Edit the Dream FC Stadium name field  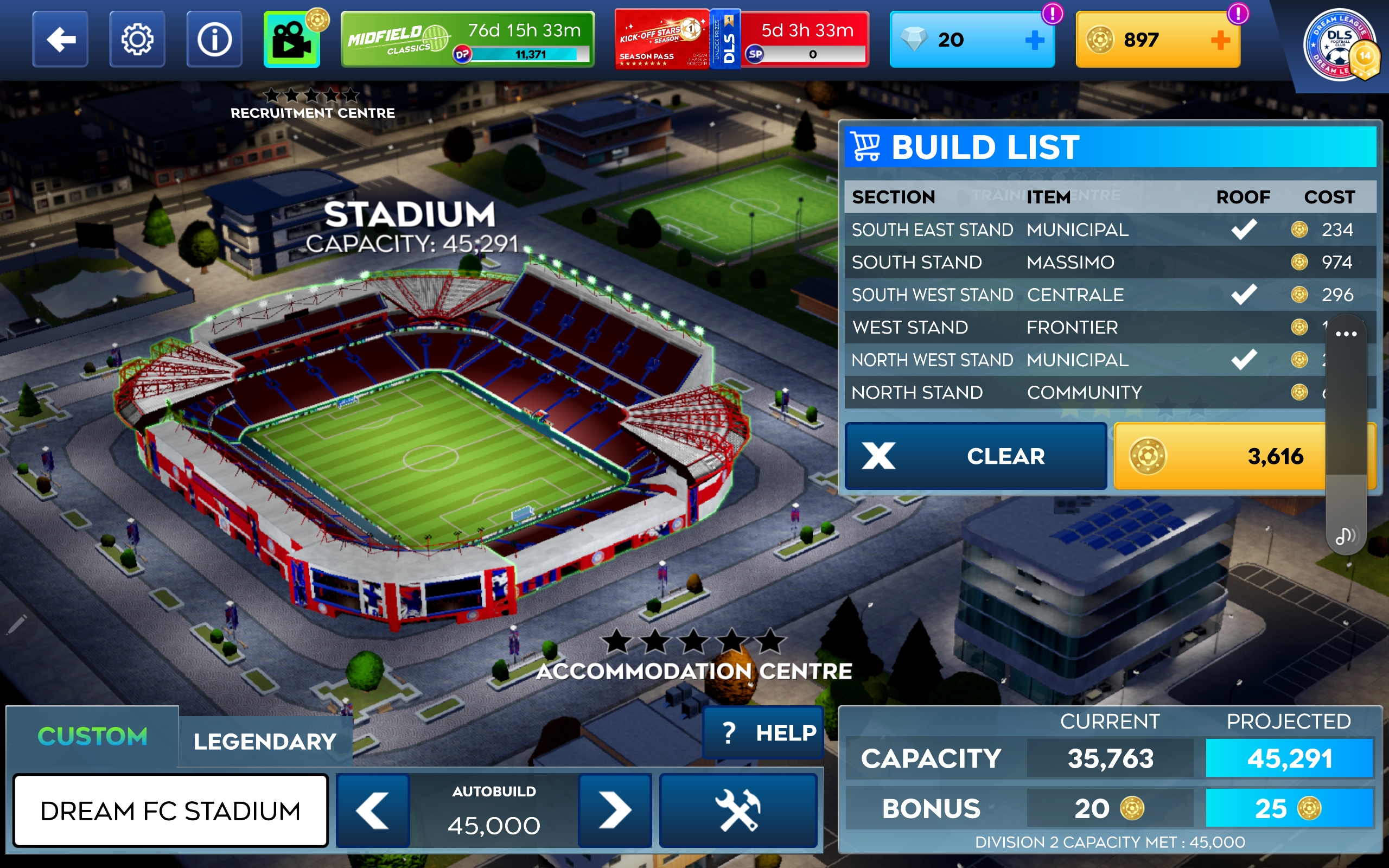[x=170, y=810]
